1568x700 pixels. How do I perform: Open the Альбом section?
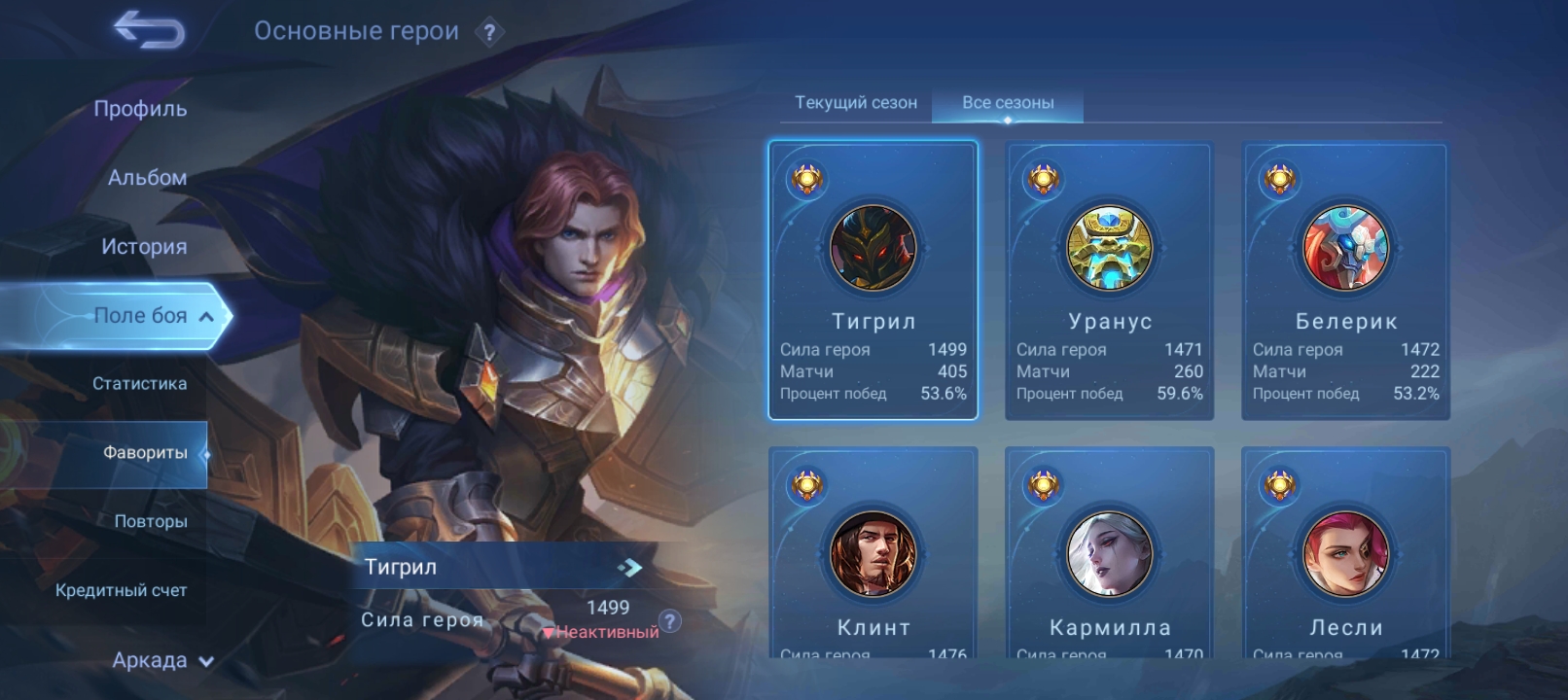(x=147, y=178)
